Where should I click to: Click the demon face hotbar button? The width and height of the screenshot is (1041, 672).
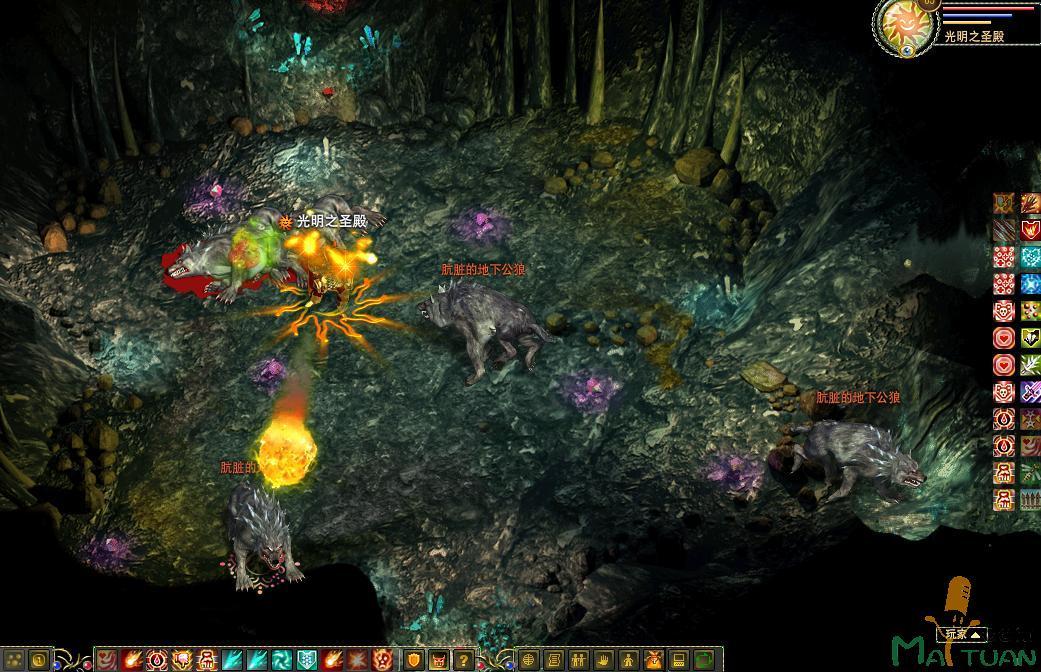pyautogui.click(x=439, y=660)
